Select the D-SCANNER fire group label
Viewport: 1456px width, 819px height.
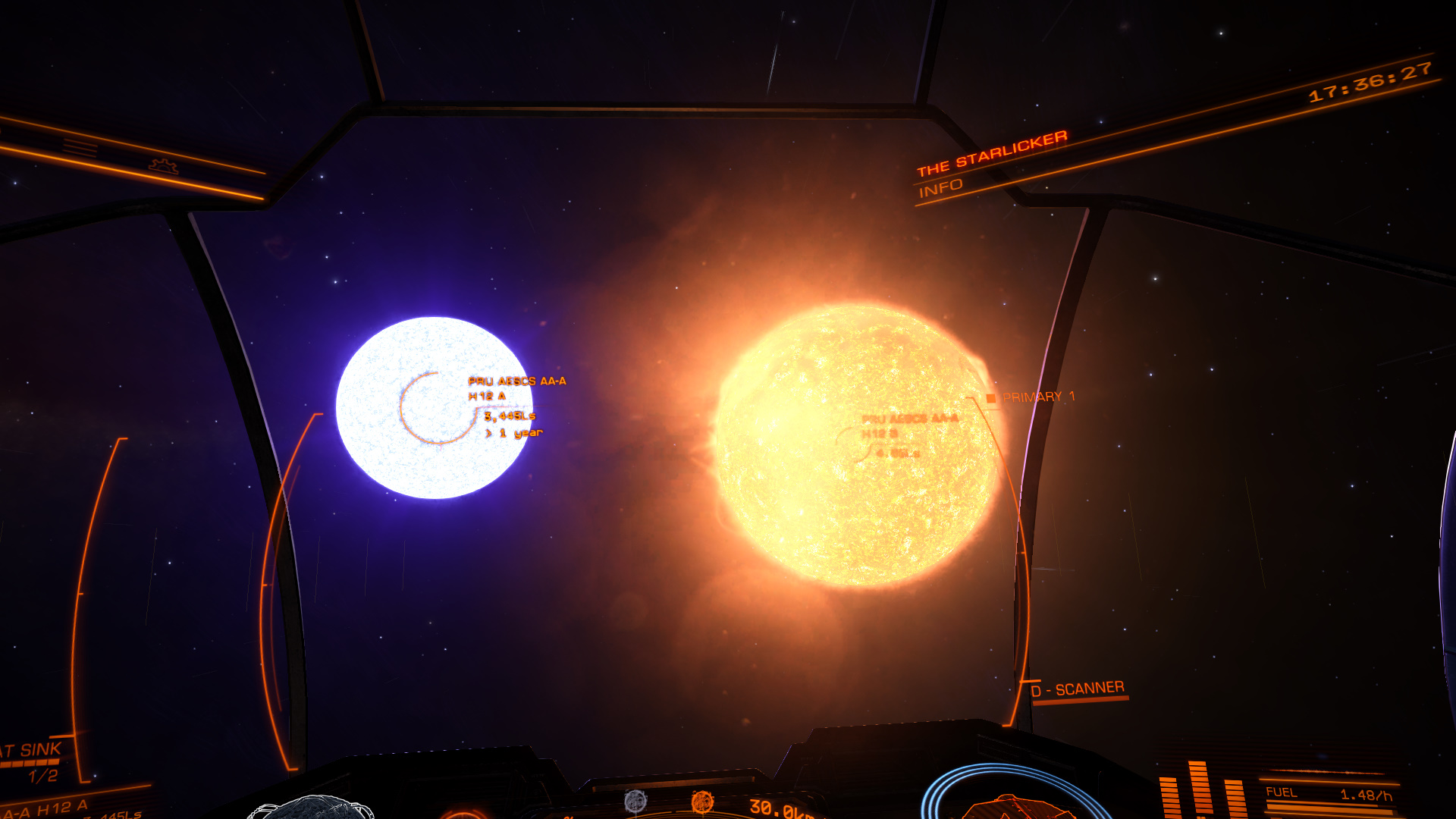click(x=1078, y=689)
